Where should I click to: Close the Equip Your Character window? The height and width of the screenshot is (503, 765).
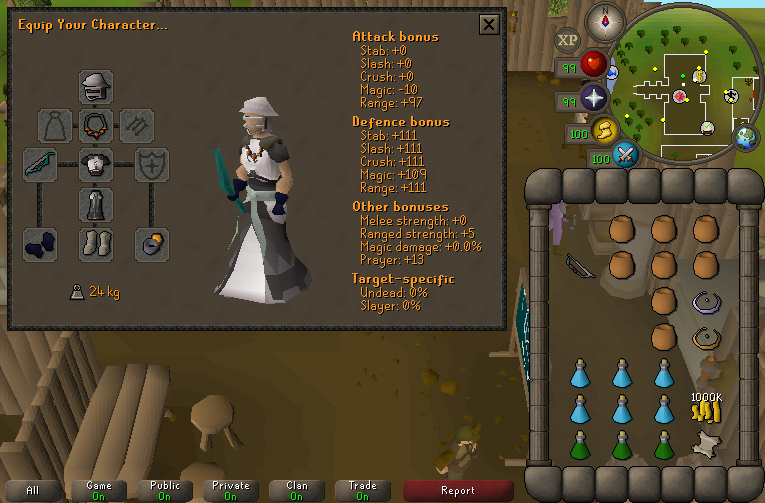click(489, 25)
